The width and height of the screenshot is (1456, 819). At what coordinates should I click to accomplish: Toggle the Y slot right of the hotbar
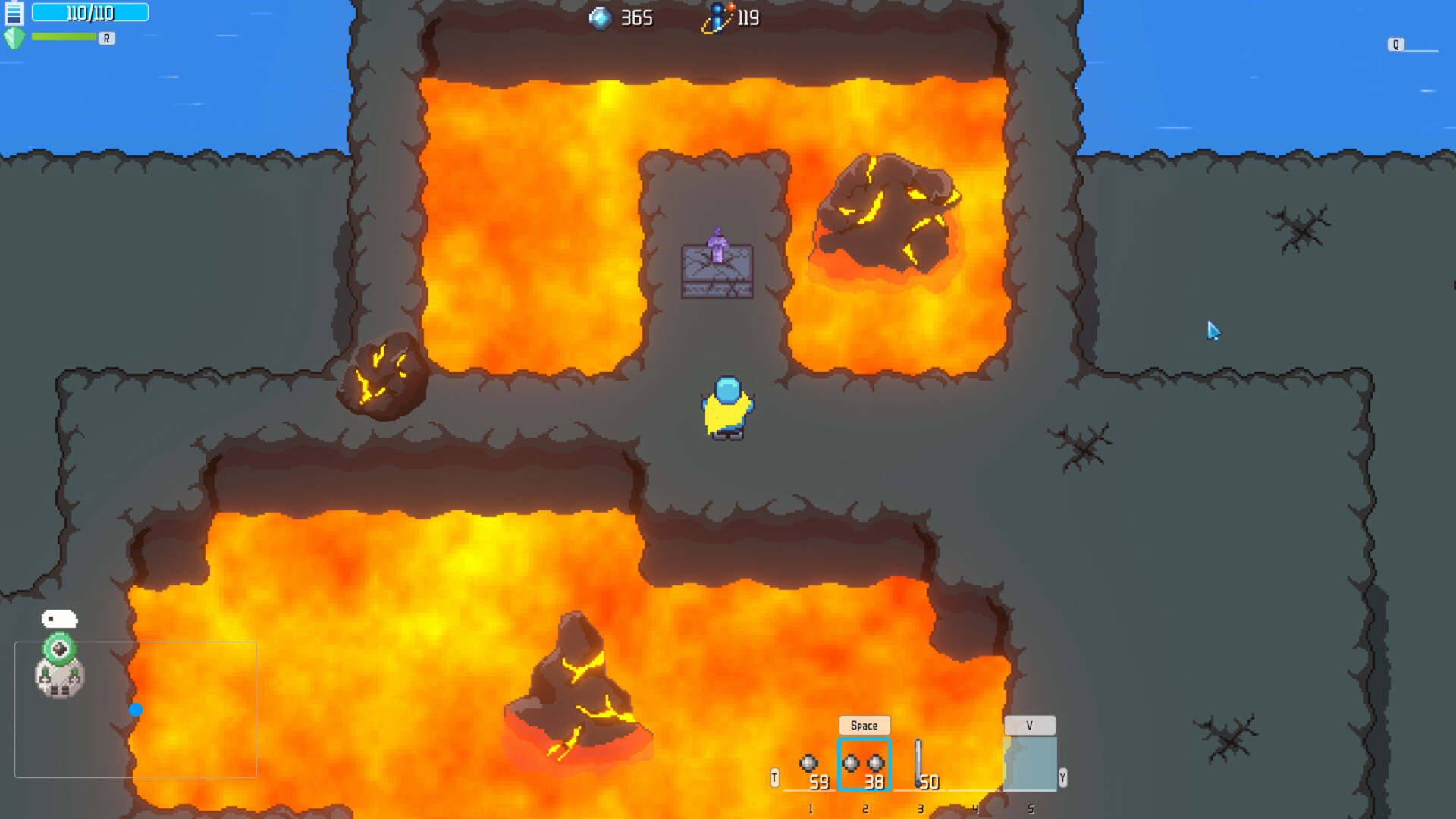tap(1062, 777)
